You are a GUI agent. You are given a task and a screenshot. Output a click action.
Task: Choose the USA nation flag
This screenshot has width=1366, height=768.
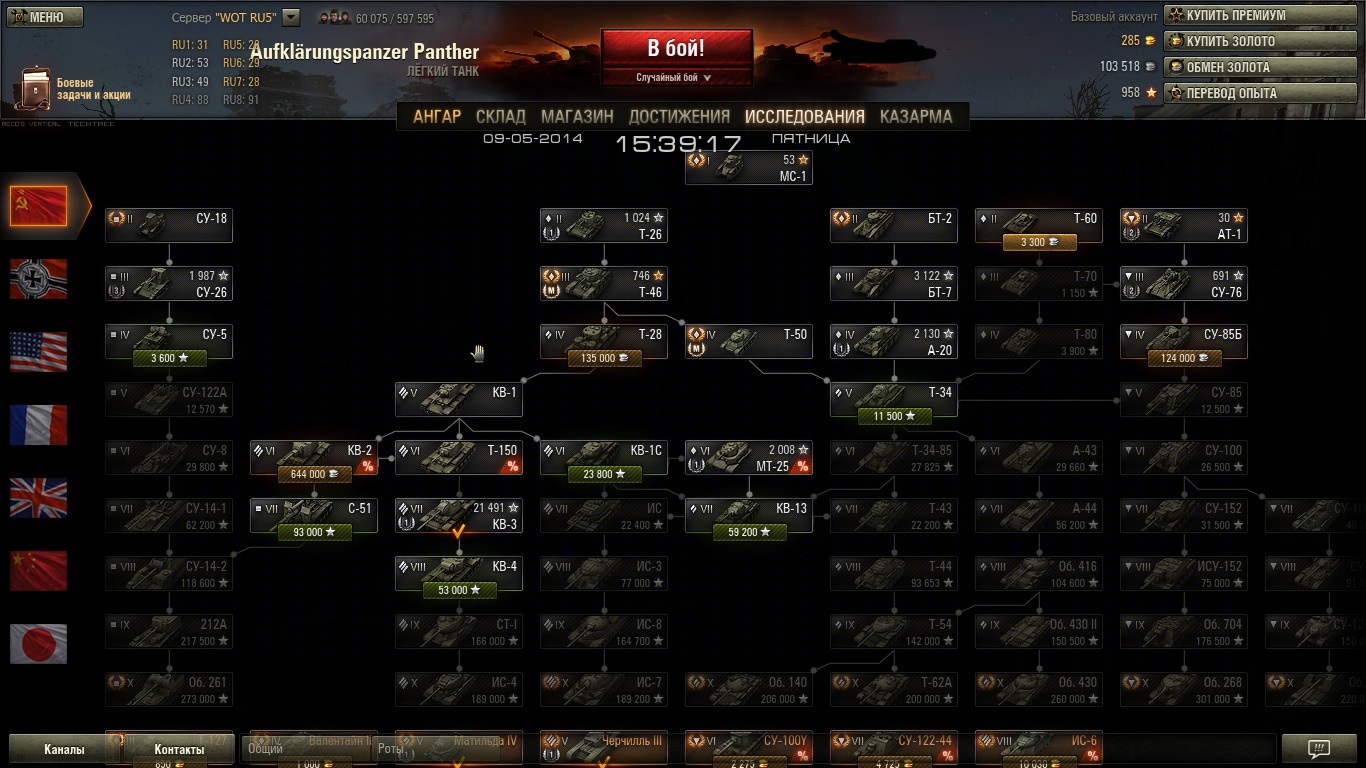[39, 352]
